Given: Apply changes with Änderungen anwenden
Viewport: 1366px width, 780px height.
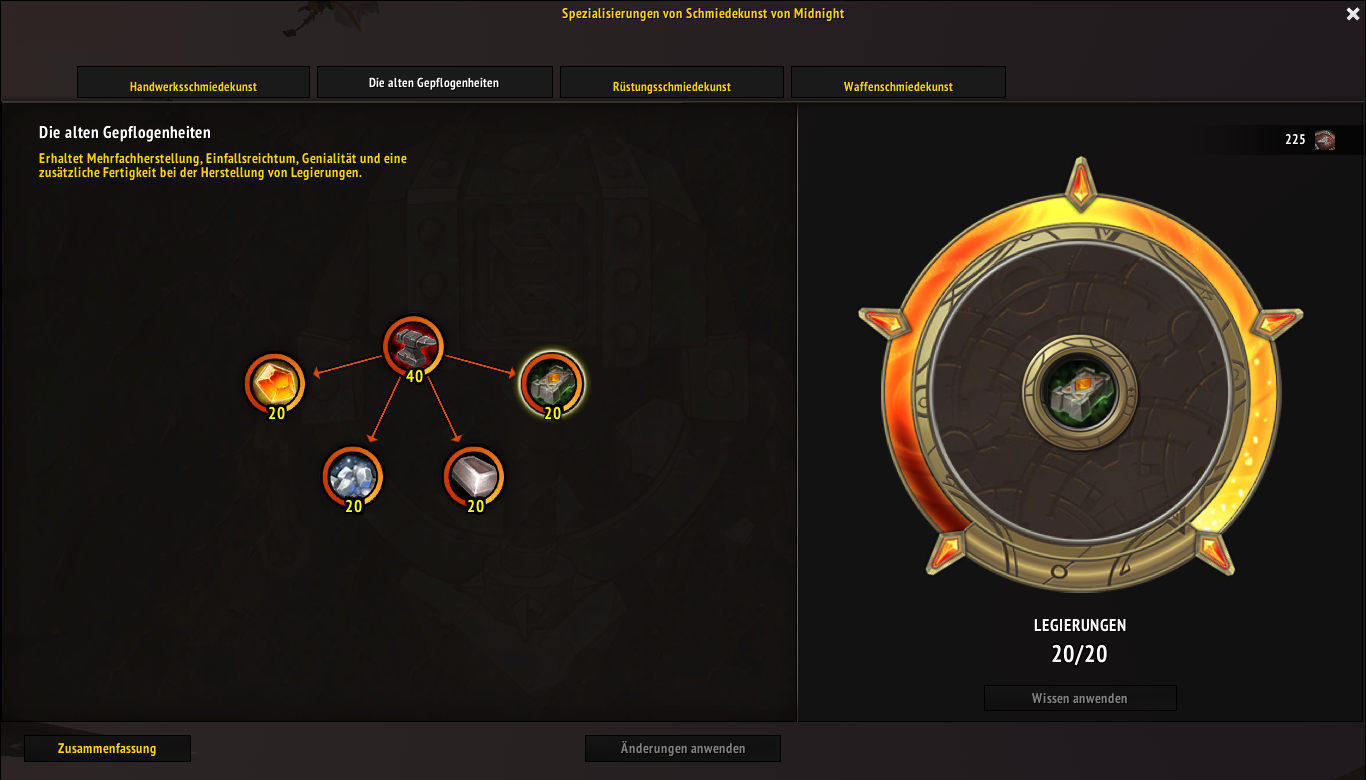Looking at the screenshot, I should pyautogui.click(x=682, y=748).
